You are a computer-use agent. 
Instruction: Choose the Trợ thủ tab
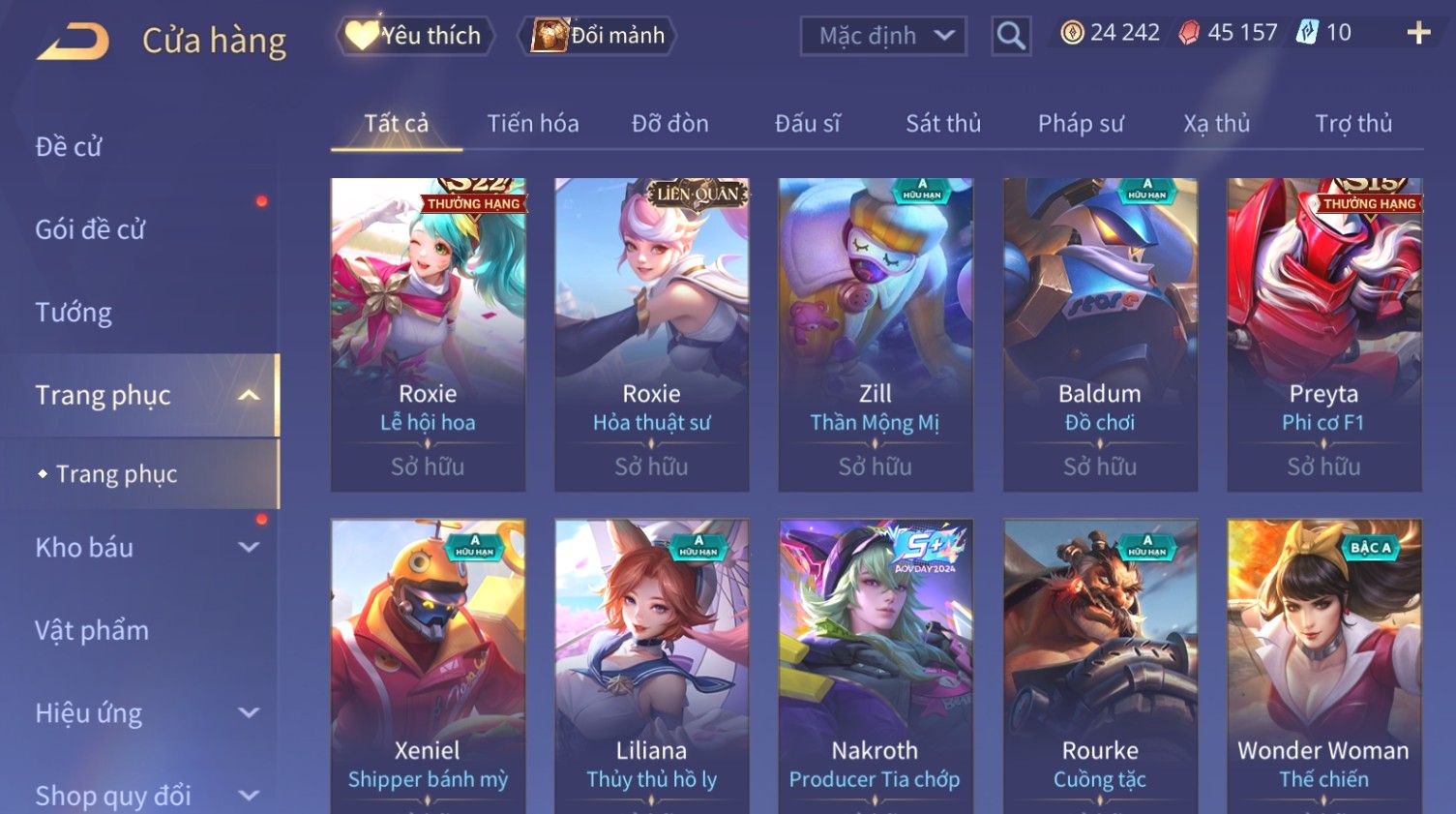point(1352,124)
